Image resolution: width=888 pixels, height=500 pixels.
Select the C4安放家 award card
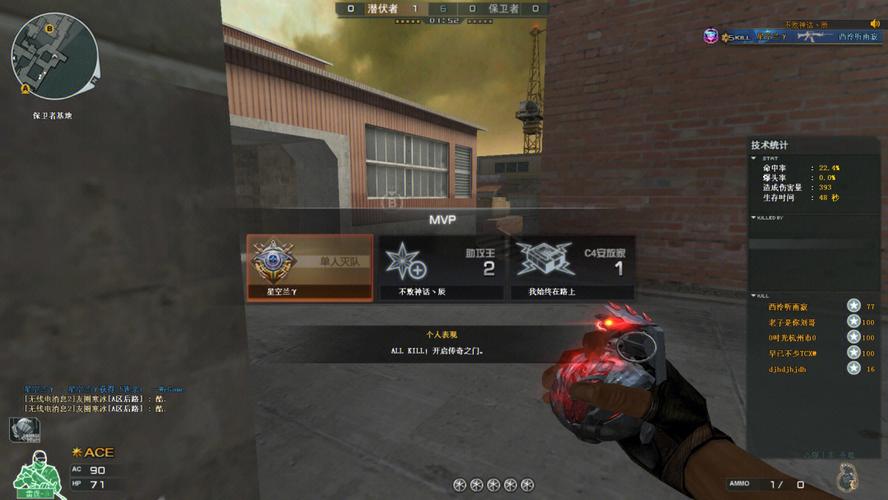click(x=572, y=267)
